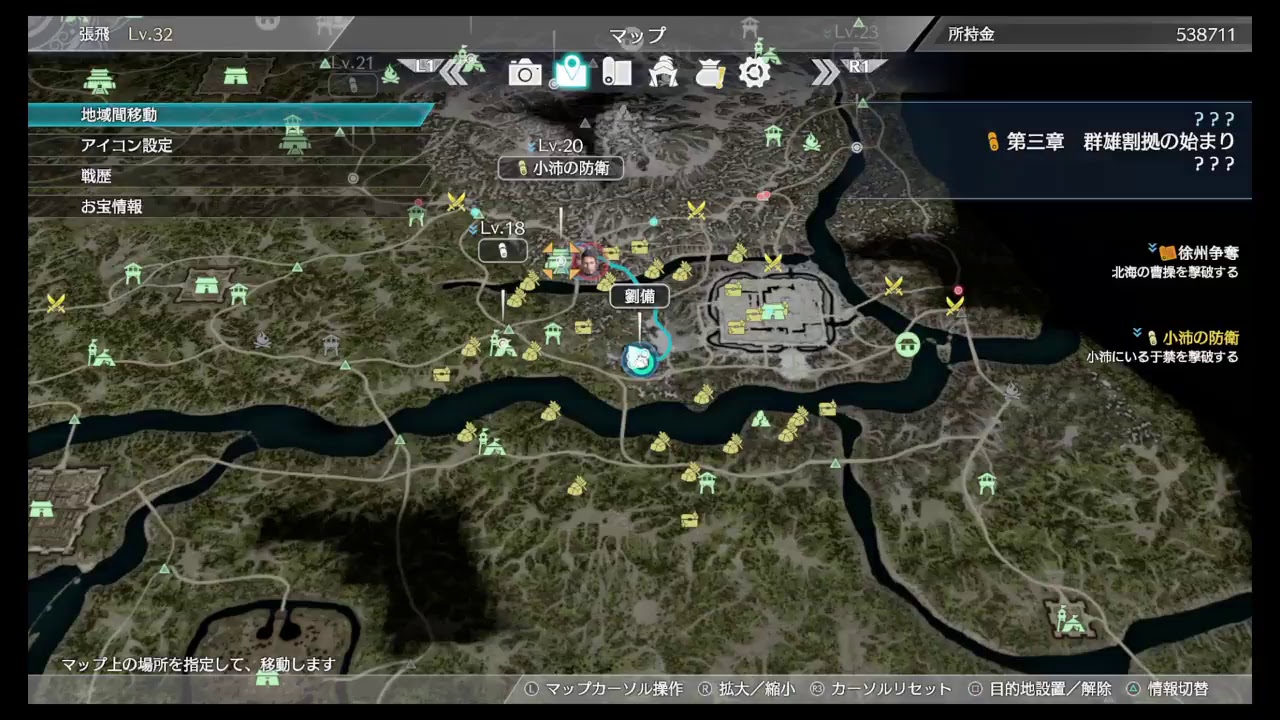Open the camera photo mode icon
The image size is (1280, 720).
click(525, 72)
